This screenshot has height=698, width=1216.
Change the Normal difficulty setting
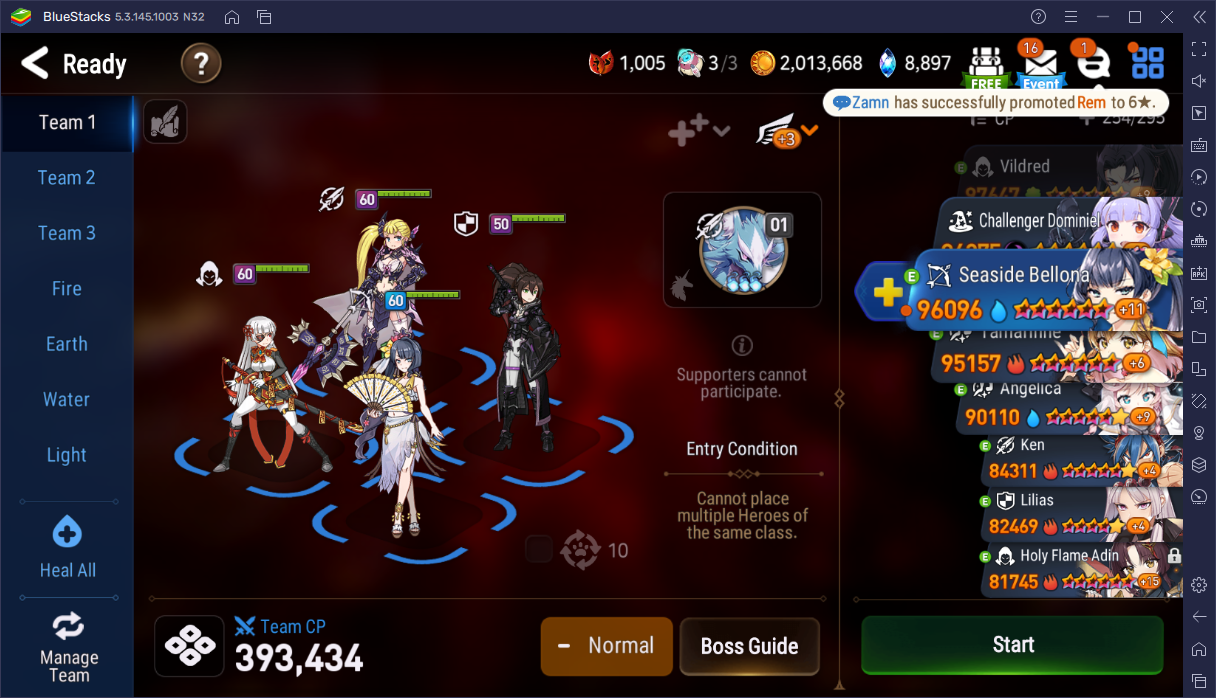606,646
